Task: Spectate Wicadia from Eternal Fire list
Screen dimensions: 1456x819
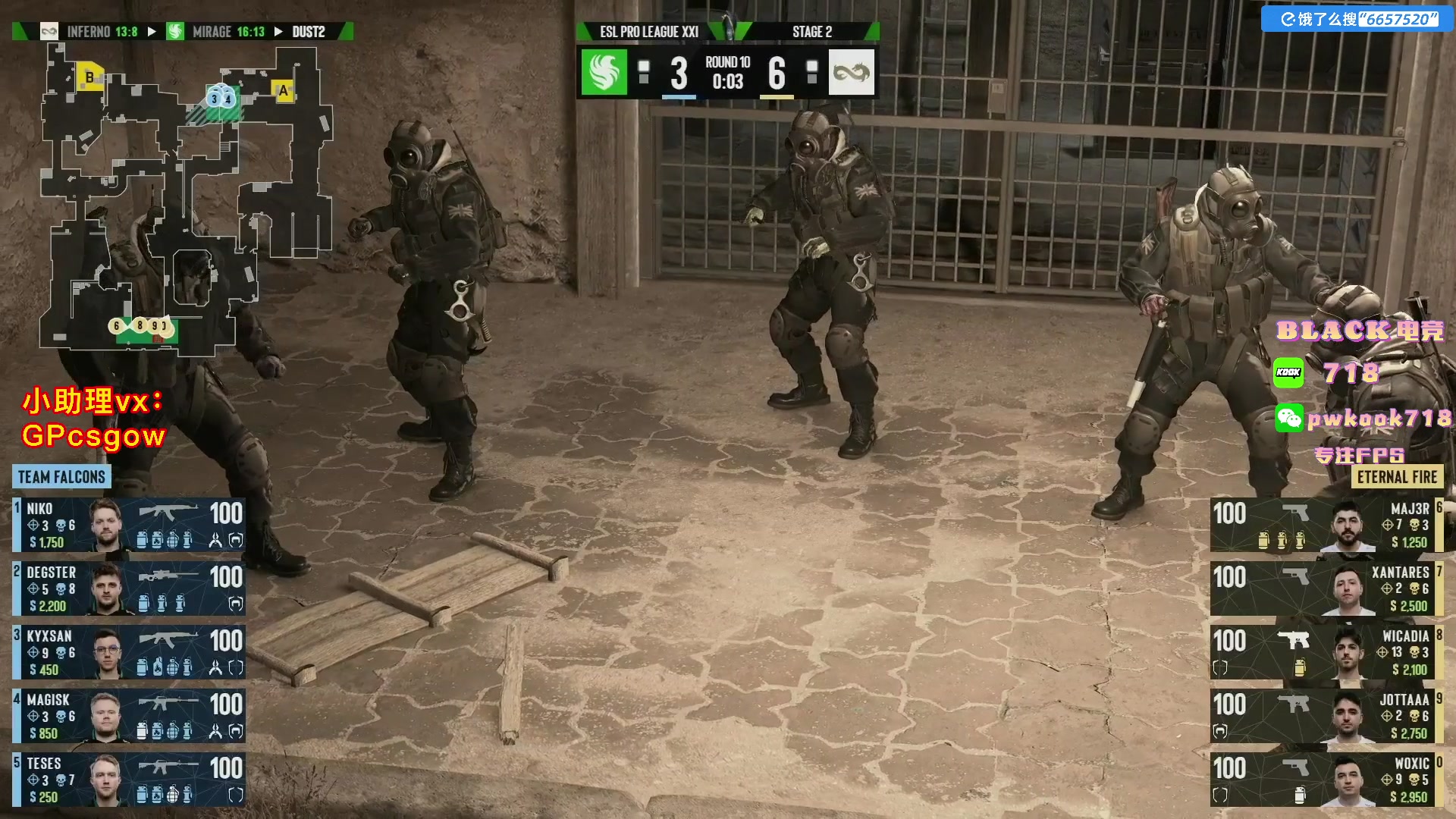Action: 1326,652
